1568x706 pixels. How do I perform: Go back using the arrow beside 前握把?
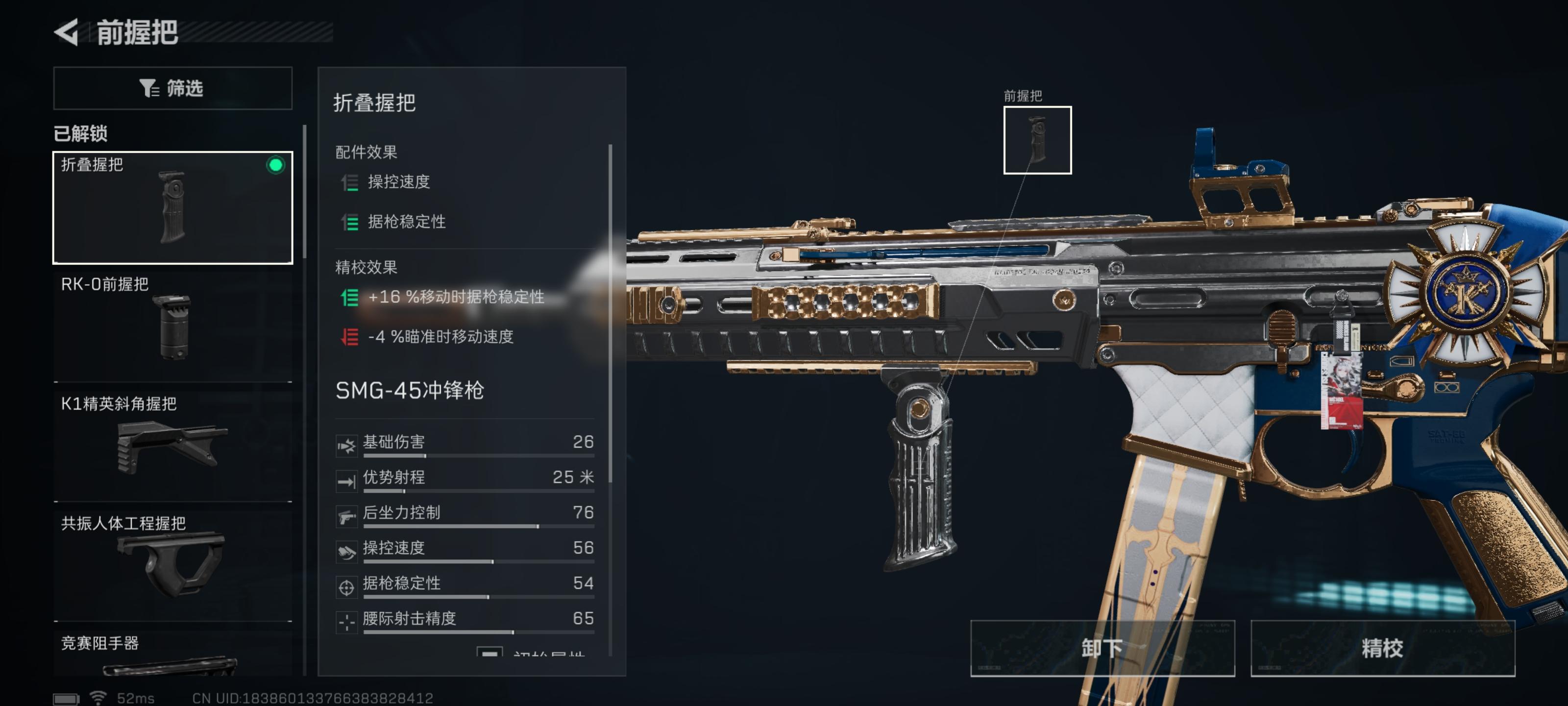pos(67,32)
